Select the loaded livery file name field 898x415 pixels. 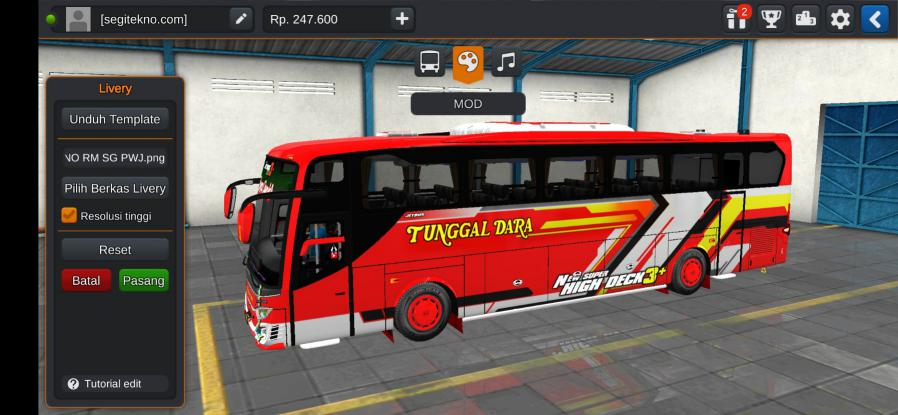[114, 157]
